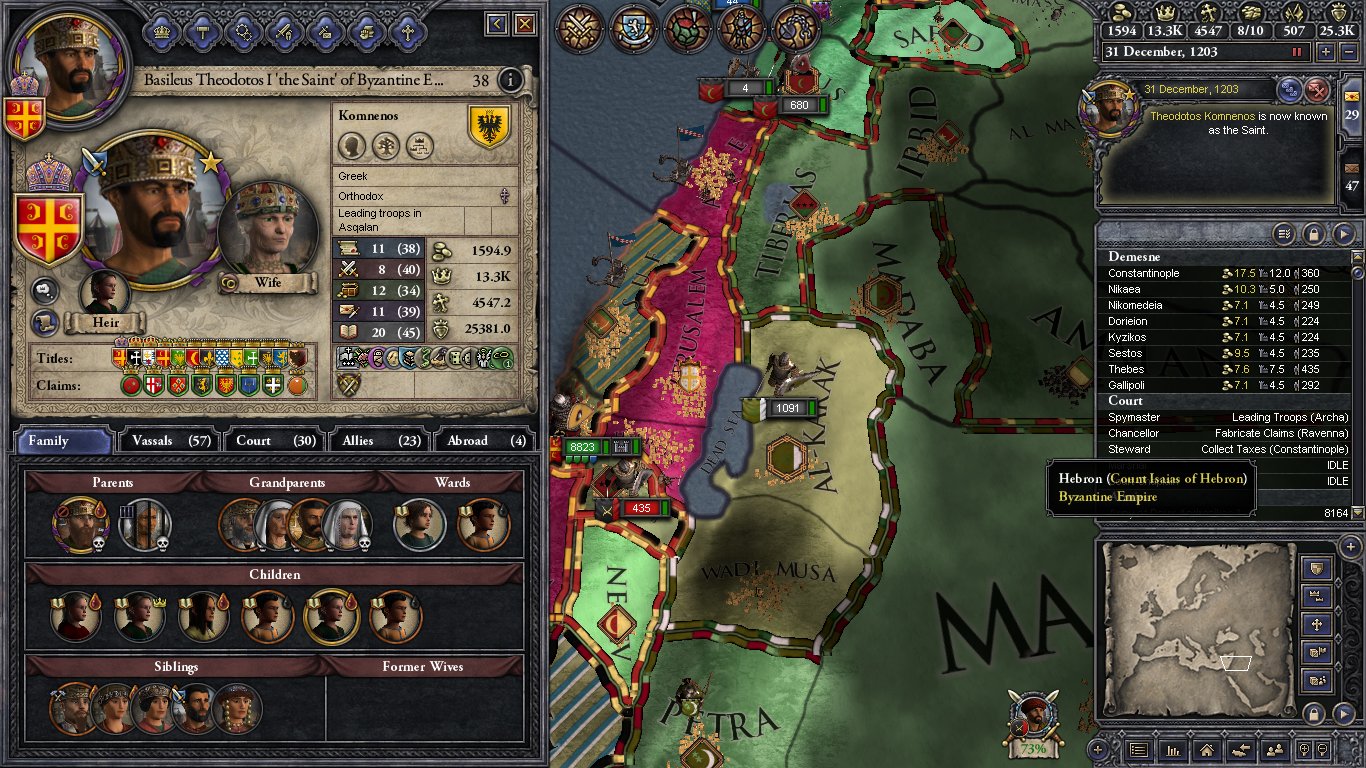Viewport: 1366px width, 768px height.
Task: Dismiss the Saint nickname notification
Action: click(1318, 90)
